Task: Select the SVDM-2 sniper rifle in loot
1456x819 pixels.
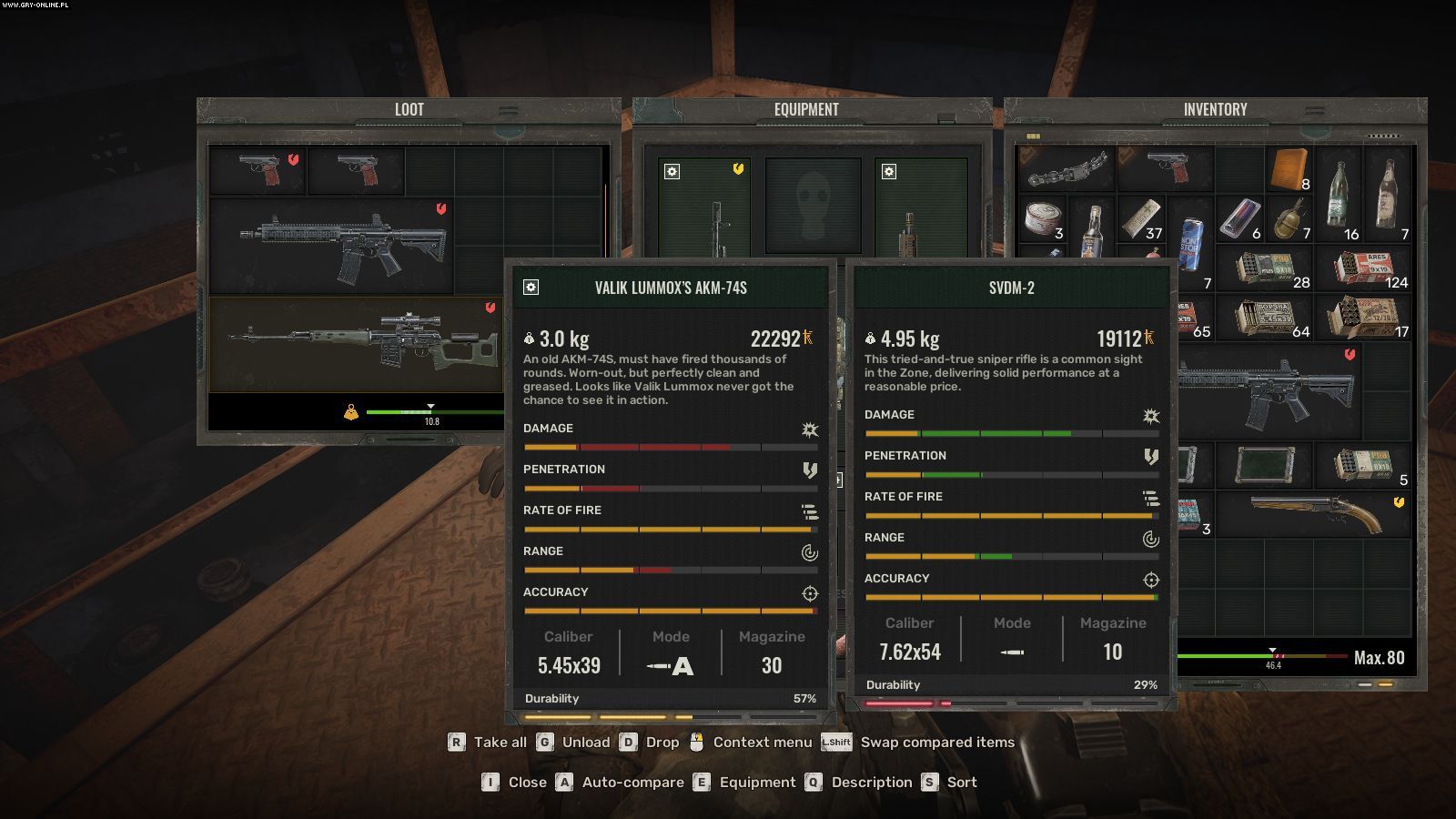Action: point(355,344)
